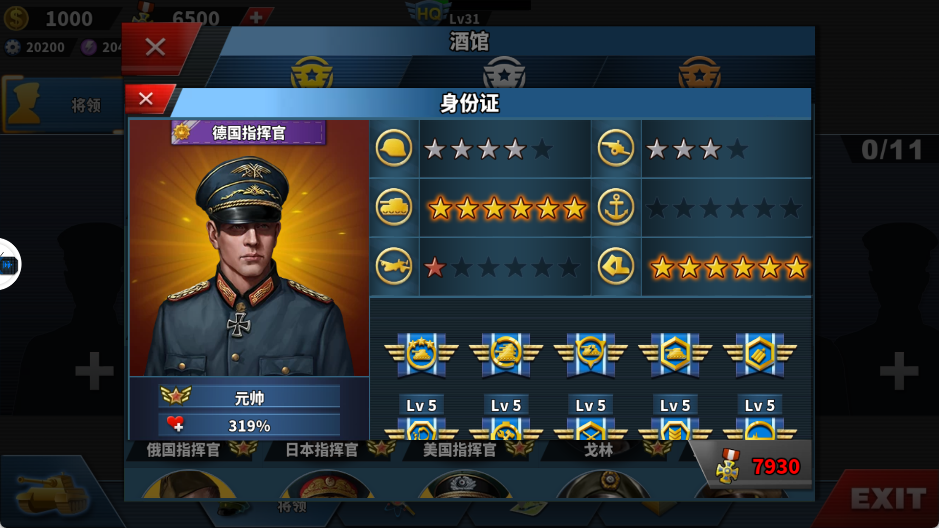Viewport: 939px width, 528px height.
Task: Select the gold star medal tab
Action: click(x=311, y=73)
